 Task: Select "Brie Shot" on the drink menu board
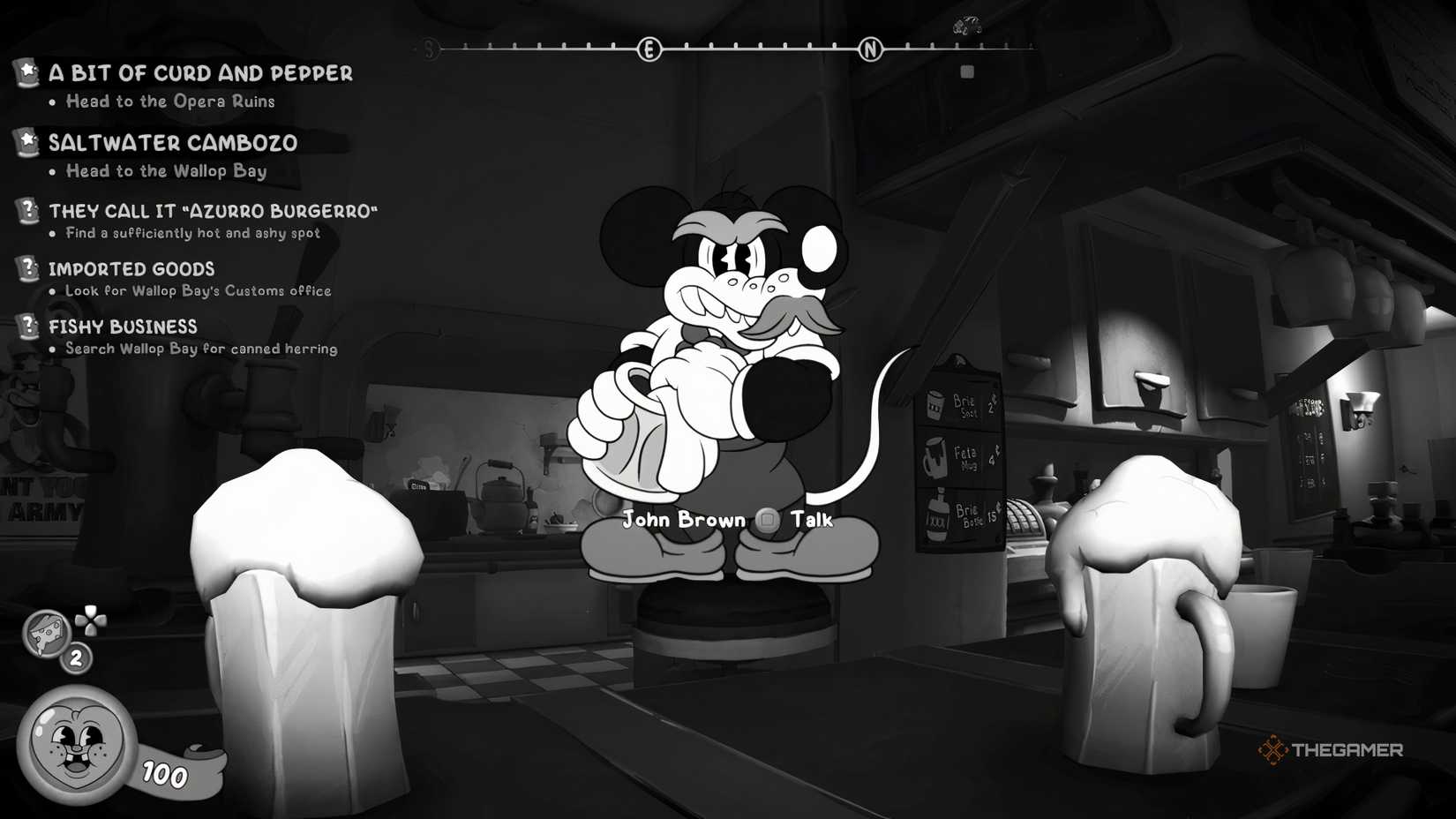[962, 403]
